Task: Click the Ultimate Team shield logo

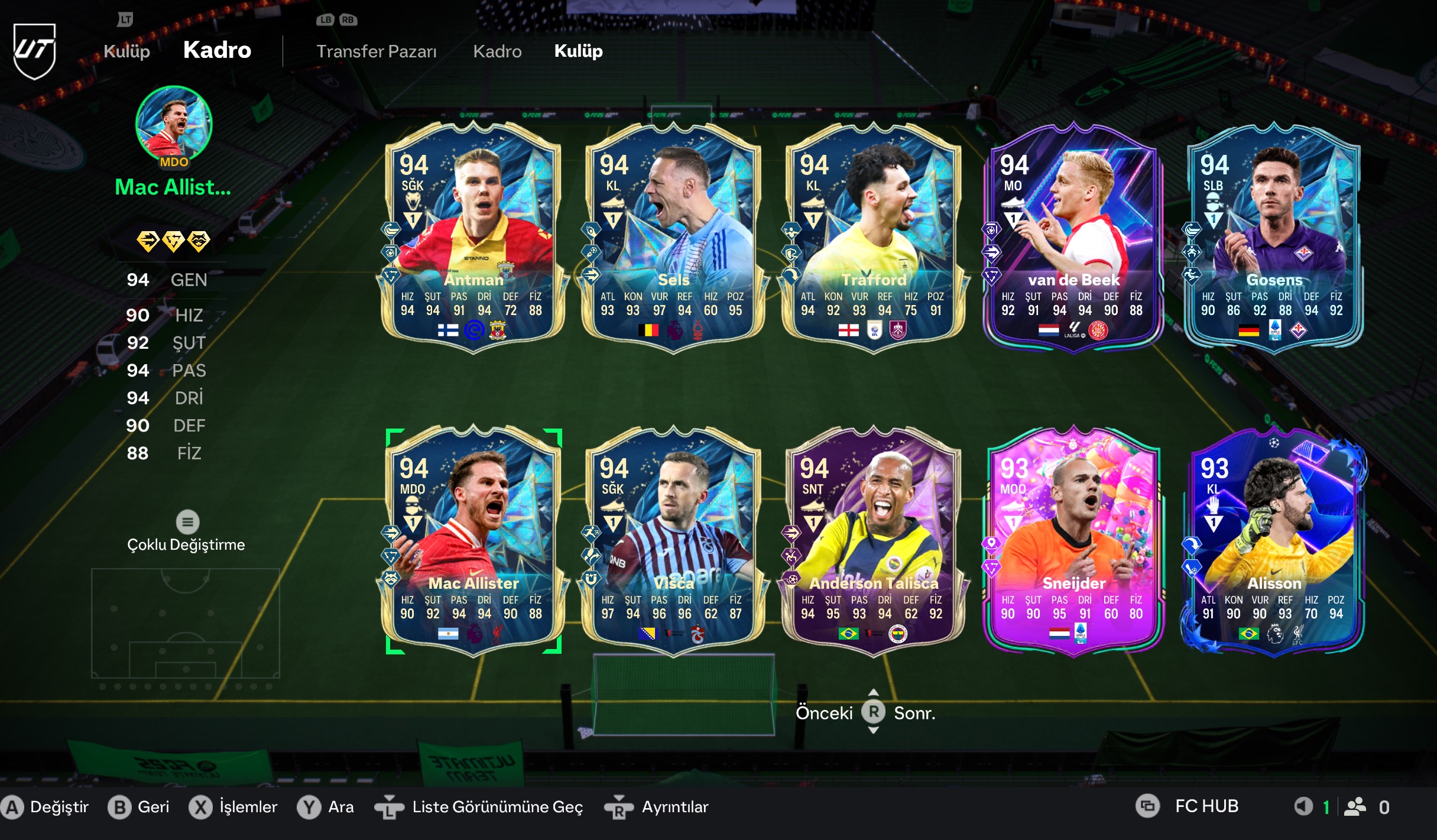Action: (x=35, y=50)
